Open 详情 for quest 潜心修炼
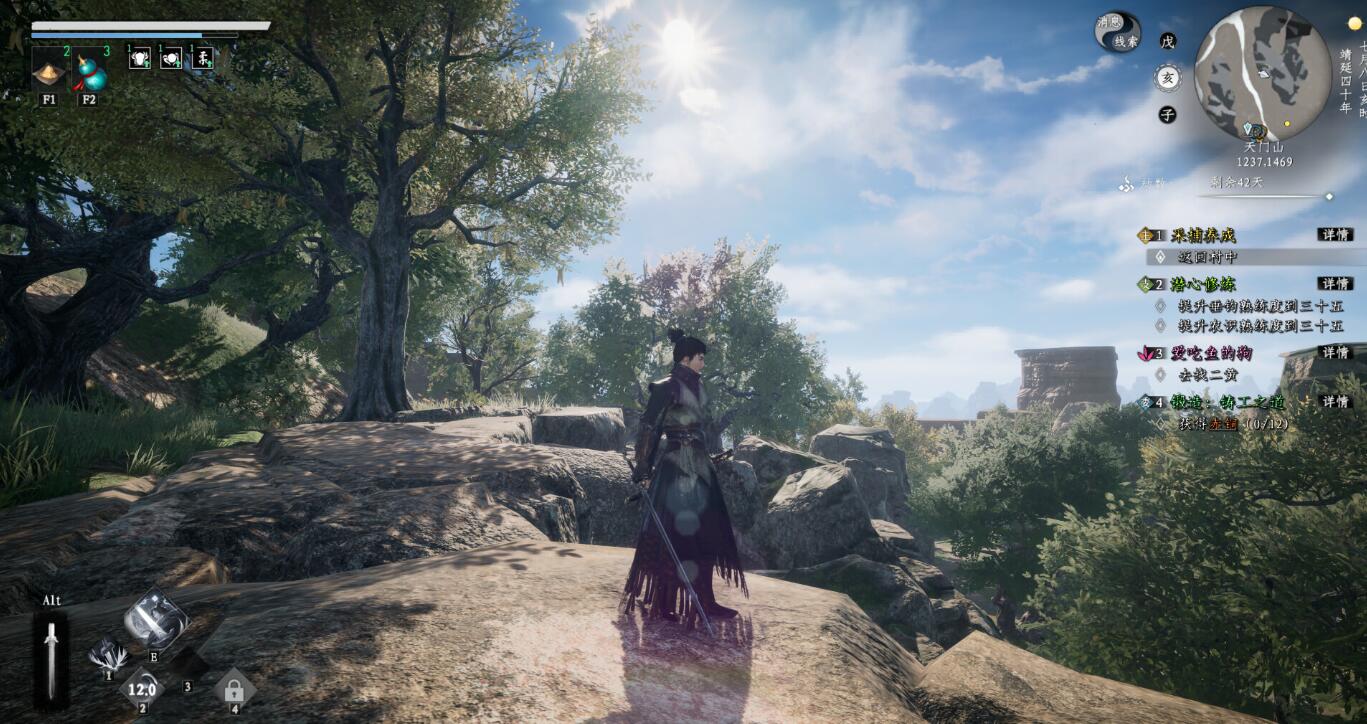 tap(1335, 284)
